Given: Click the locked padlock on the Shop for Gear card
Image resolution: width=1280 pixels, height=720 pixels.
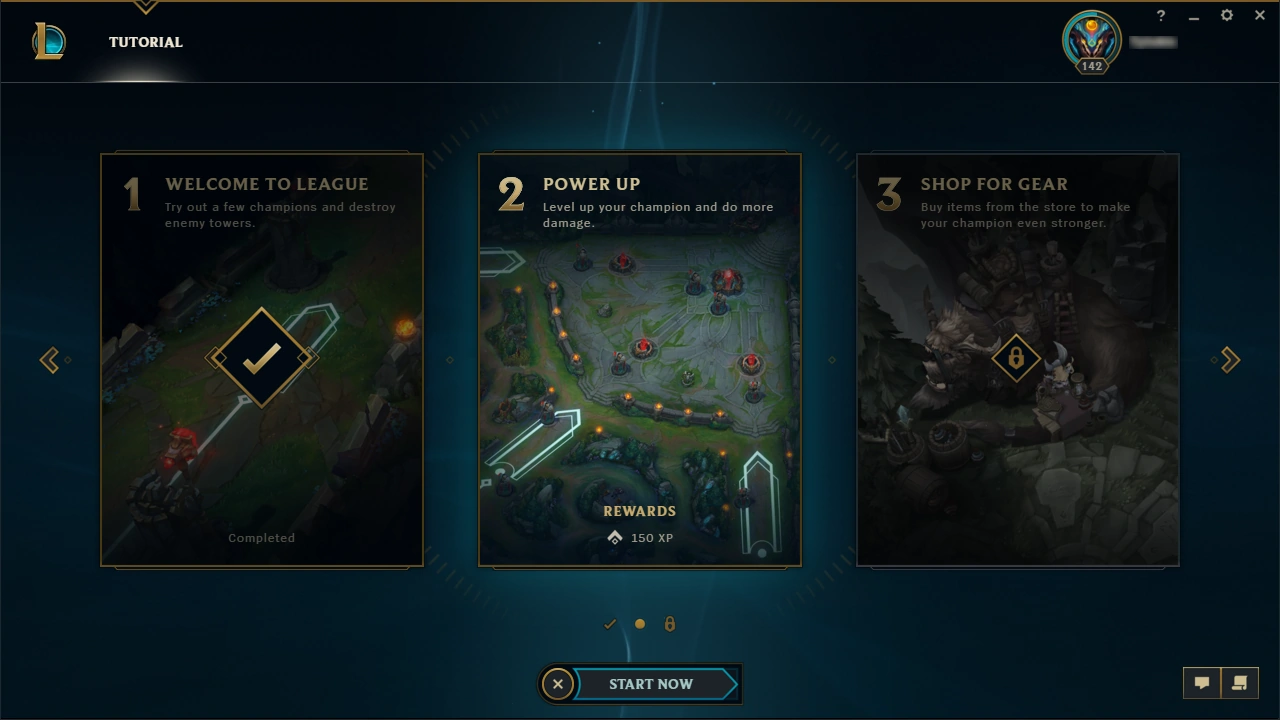Looking at the screenshot, I should tap(1017, 358).
